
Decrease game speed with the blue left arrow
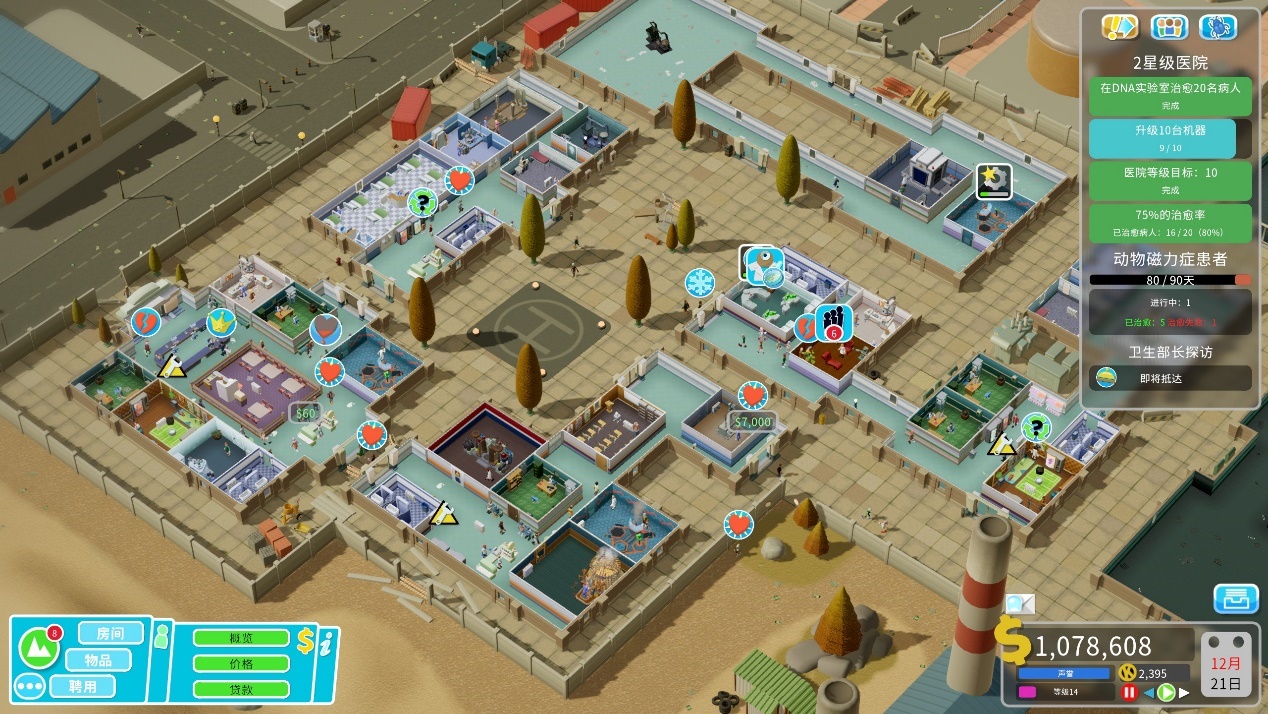click(1148, 692)
